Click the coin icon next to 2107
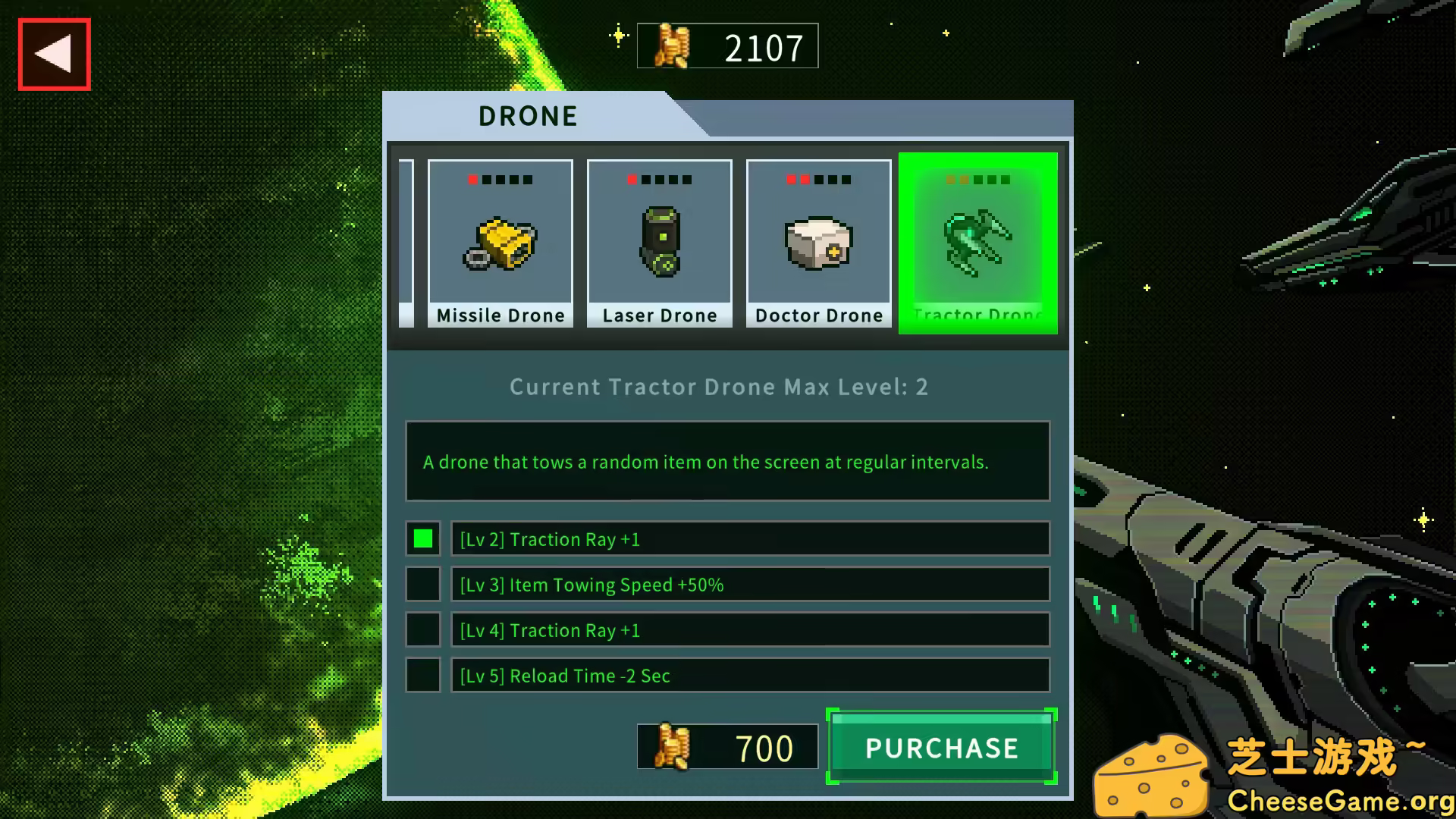 coord(672,45)
